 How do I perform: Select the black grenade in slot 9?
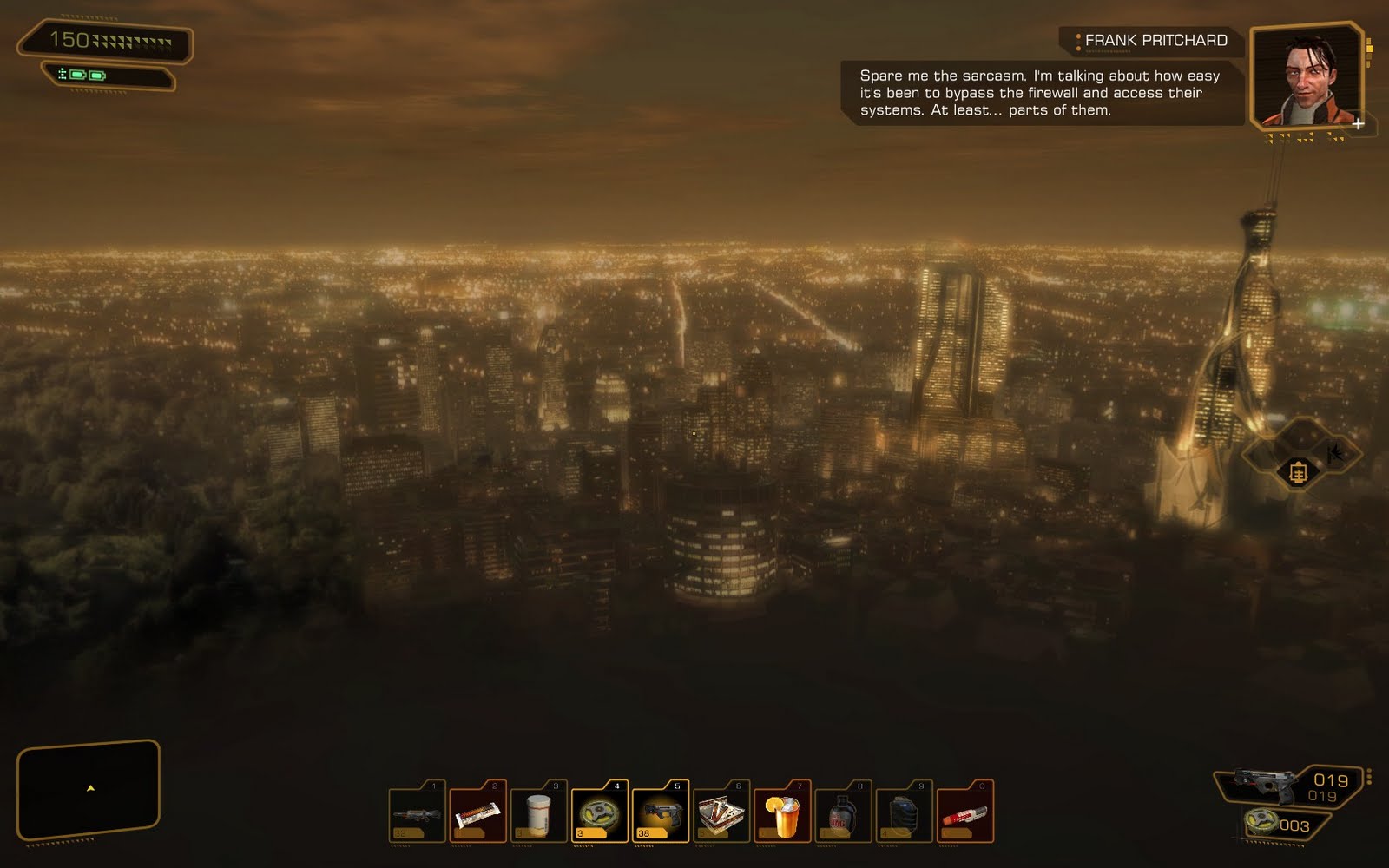pyautogui.click(x=904, y=813)
